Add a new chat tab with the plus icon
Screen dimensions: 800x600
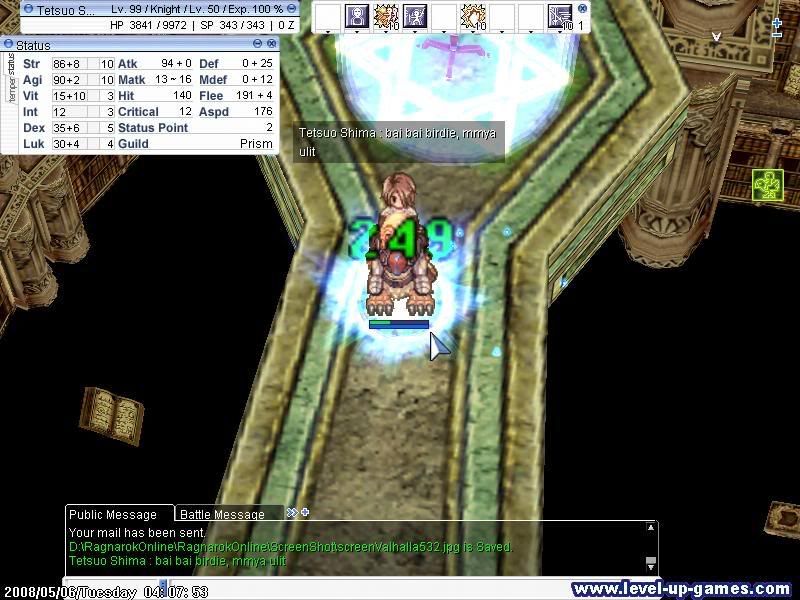tap(304, 513)
